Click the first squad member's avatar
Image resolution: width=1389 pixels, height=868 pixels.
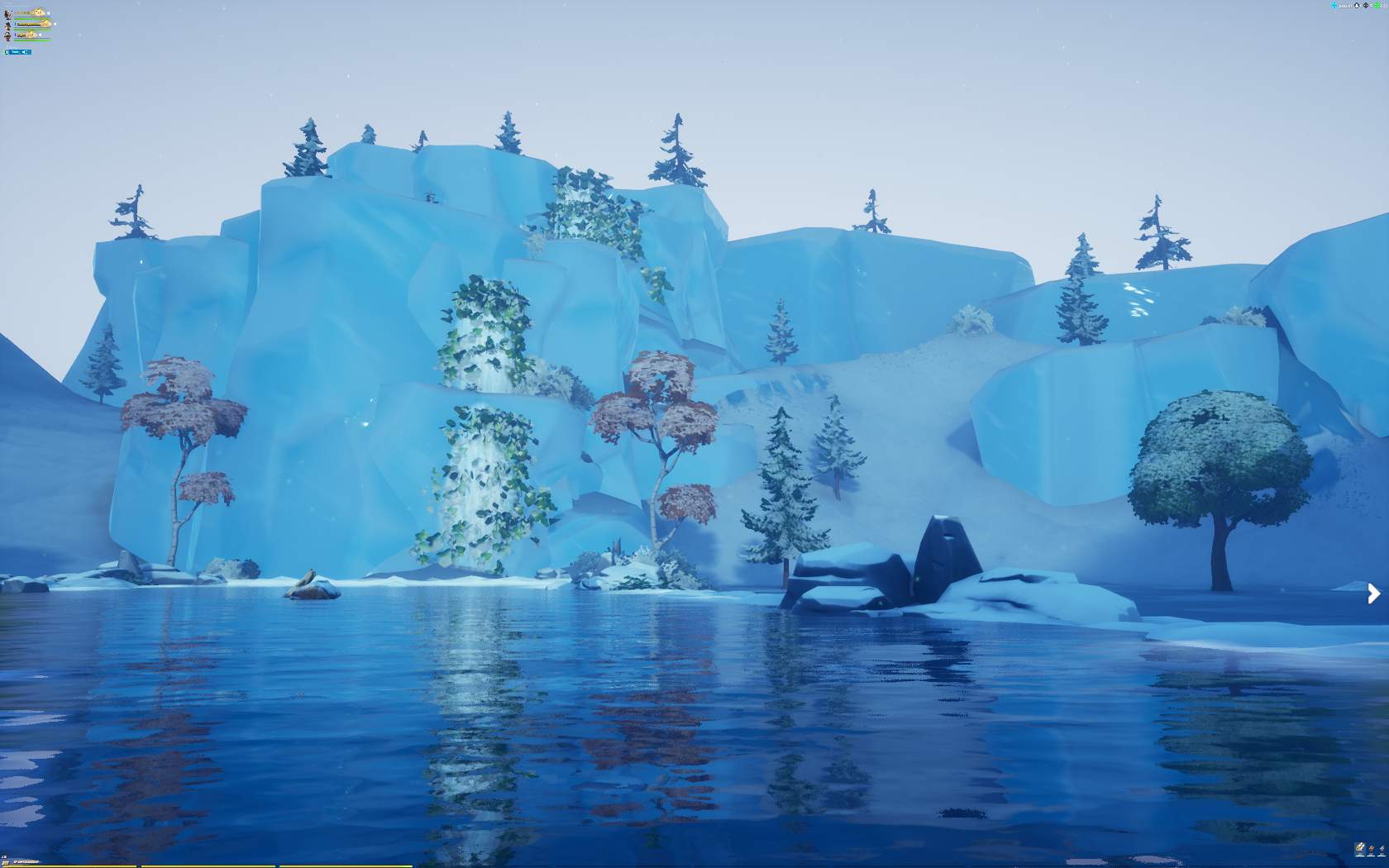click(x=7, y=14)
